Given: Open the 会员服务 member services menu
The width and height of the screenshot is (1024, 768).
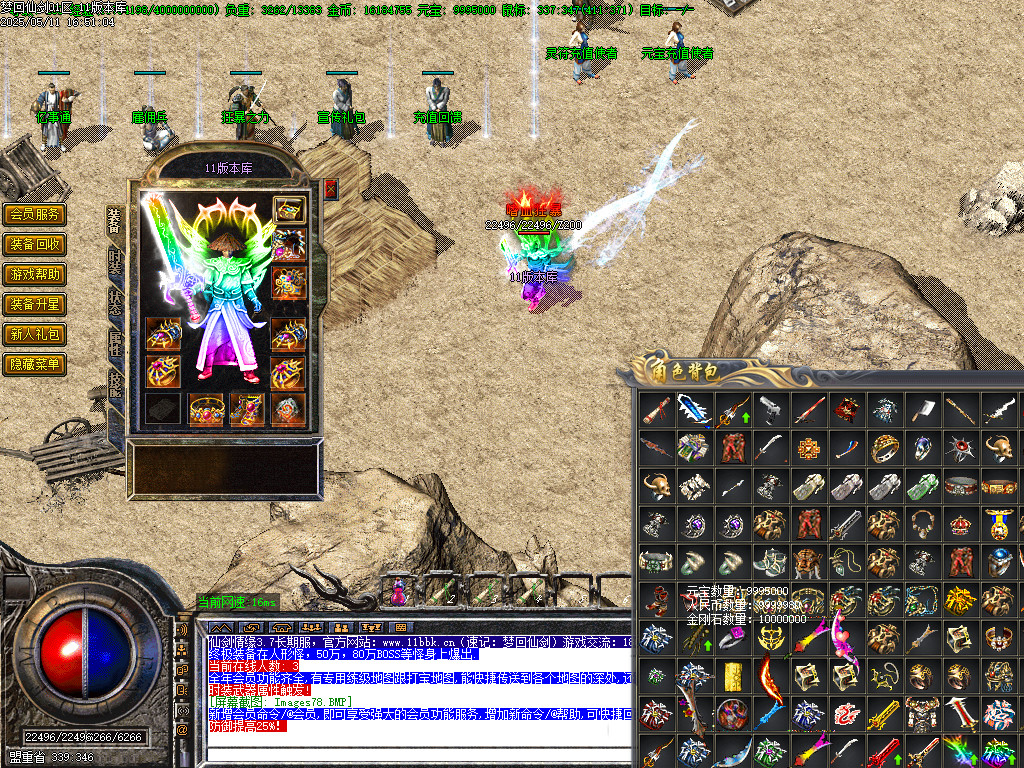Looking at the screenshot, I should 35,214.
